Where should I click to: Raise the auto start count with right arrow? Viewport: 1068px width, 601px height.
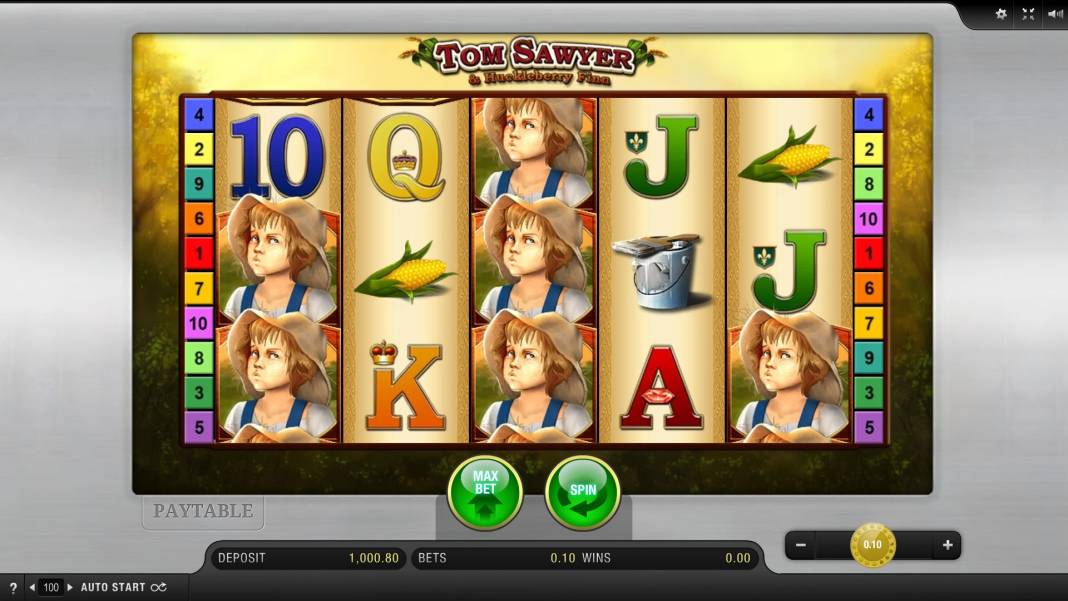tap(70, 587)
